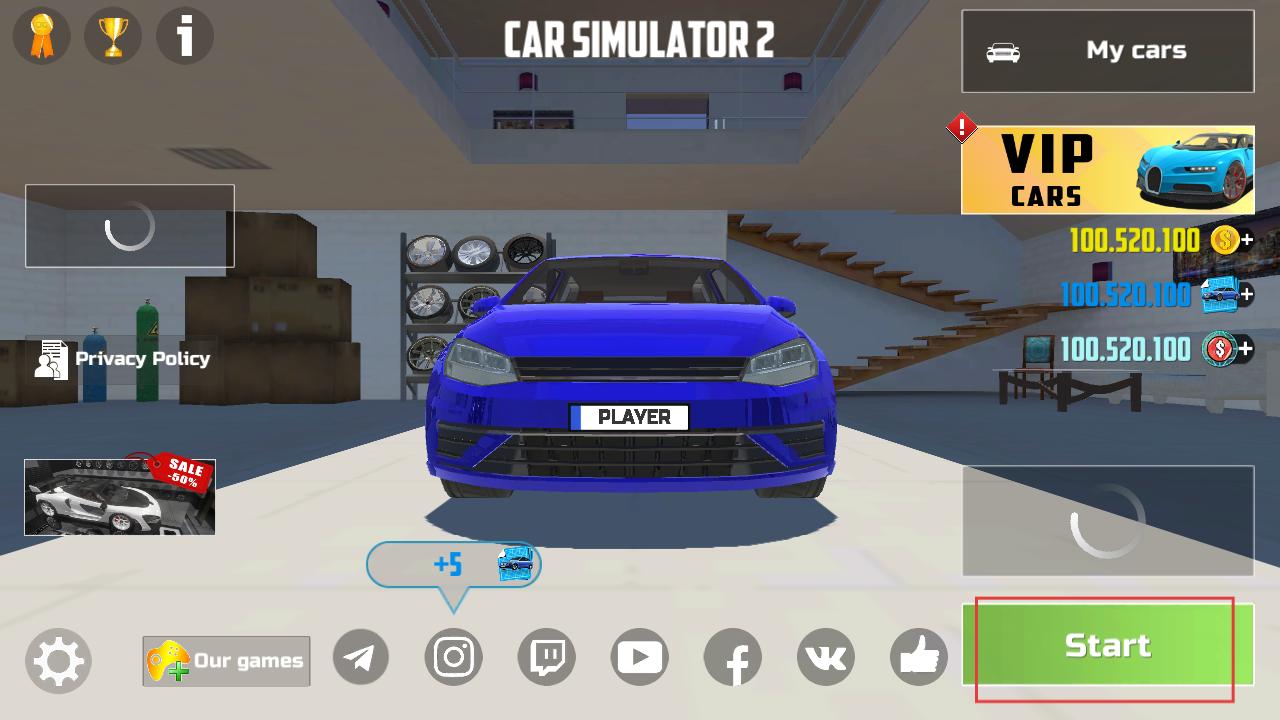Tap the thumbs-up like button
1280x720 pixels.
point(919,657)
